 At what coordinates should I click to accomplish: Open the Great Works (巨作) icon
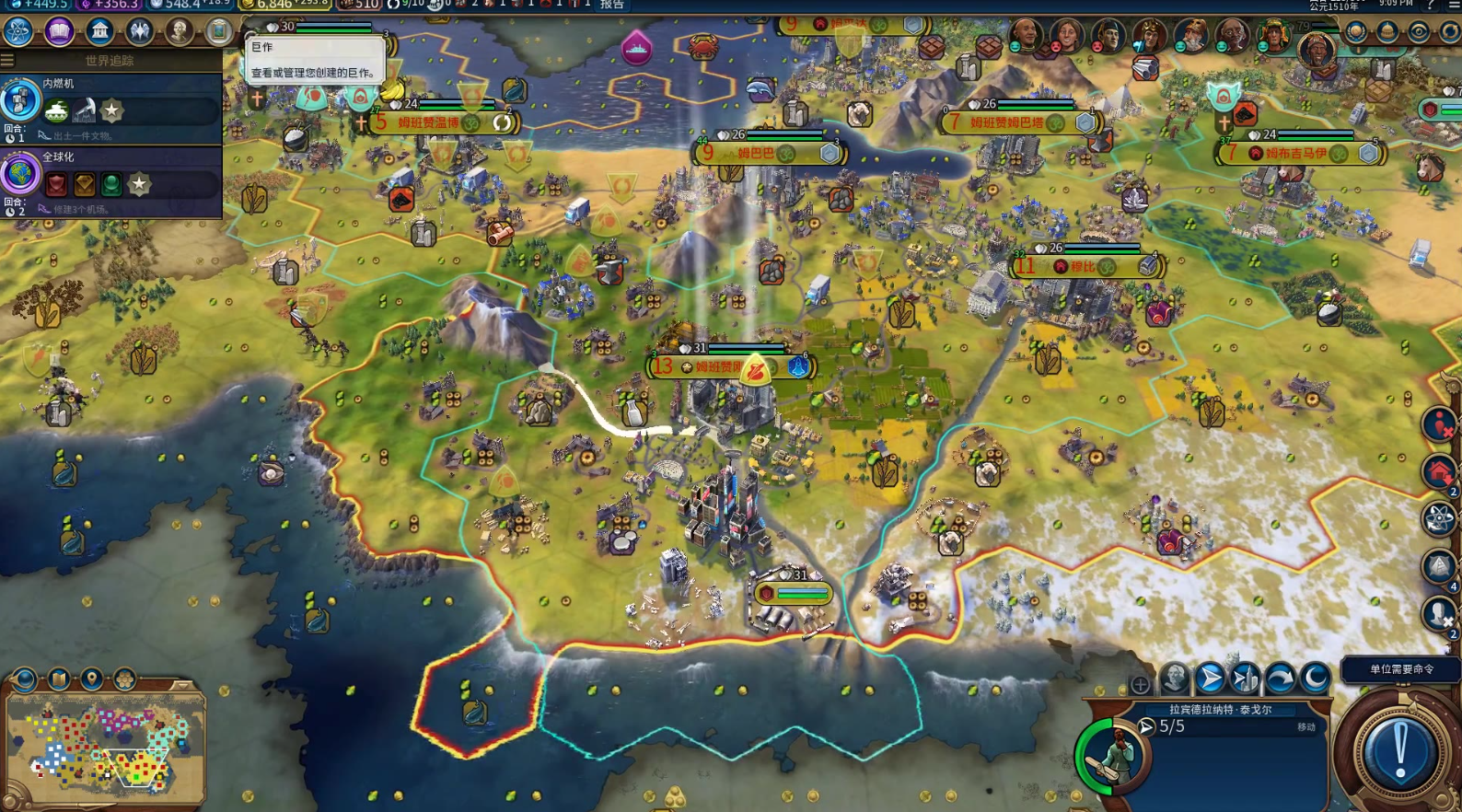pyautogui.click(x=218, y=31)
